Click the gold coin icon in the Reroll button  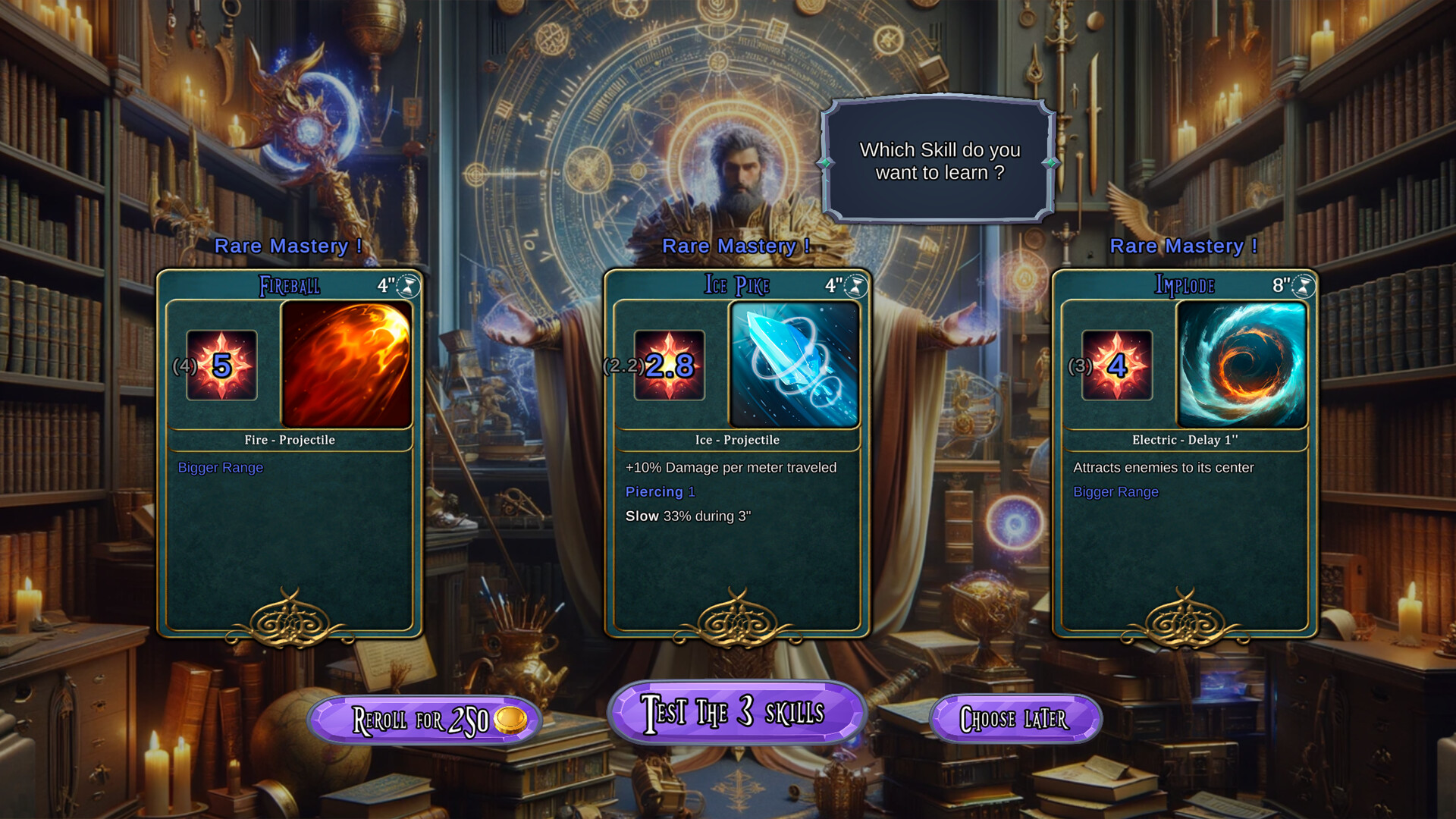(x=510, y=720)
